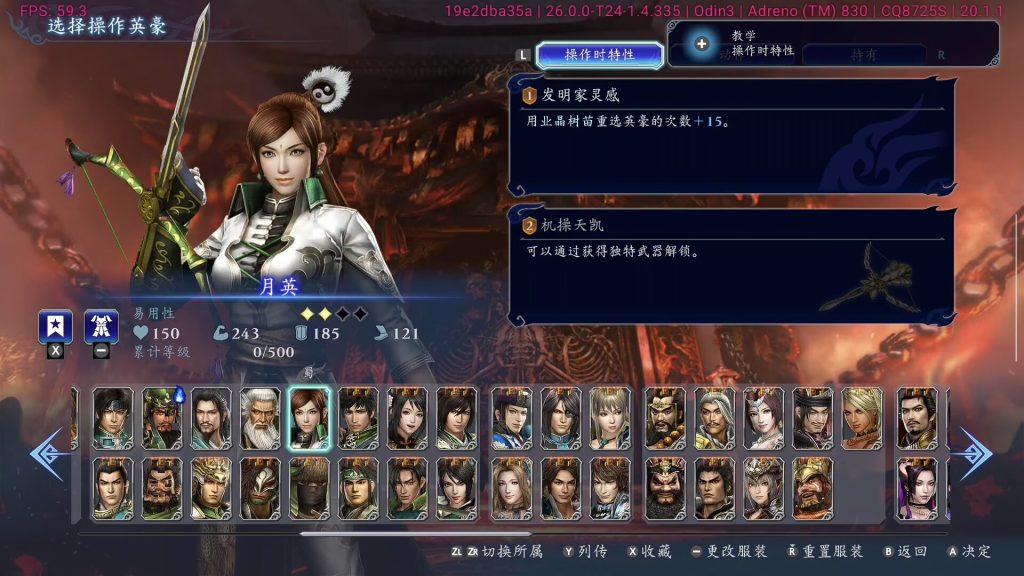Click the 决定 confirm option

pyautogui.click(x=968, y=551)
